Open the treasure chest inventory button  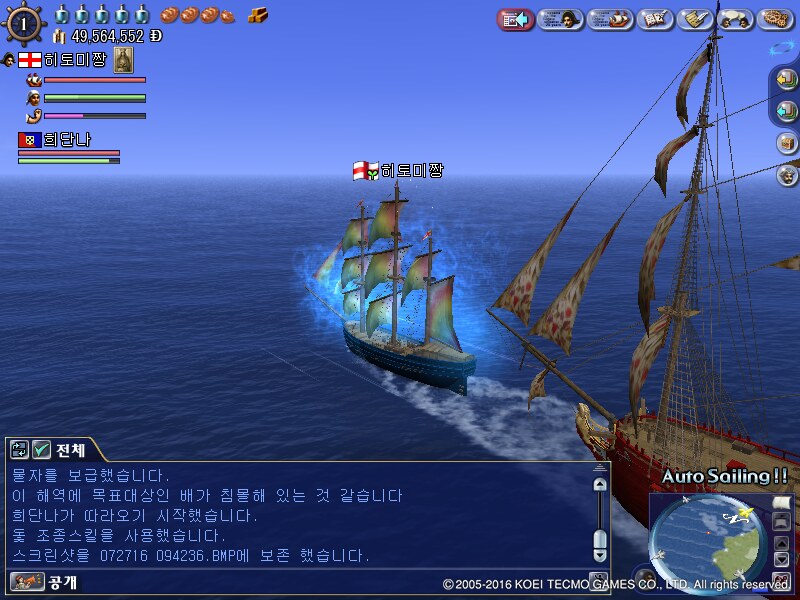pyautogui.click(x=786, y=143)
